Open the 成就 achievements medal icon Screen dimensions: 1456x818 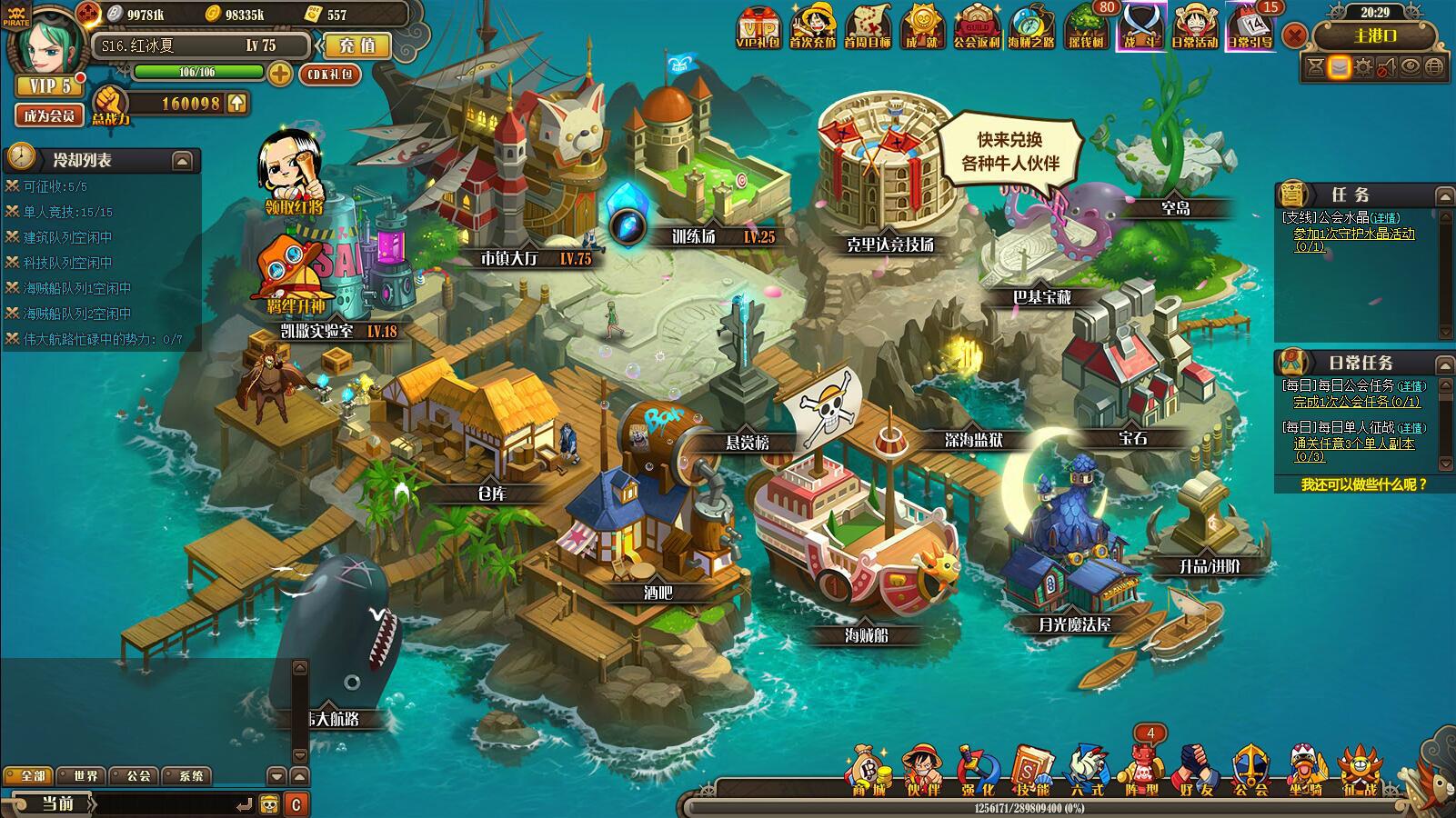[x=922, y=27]
